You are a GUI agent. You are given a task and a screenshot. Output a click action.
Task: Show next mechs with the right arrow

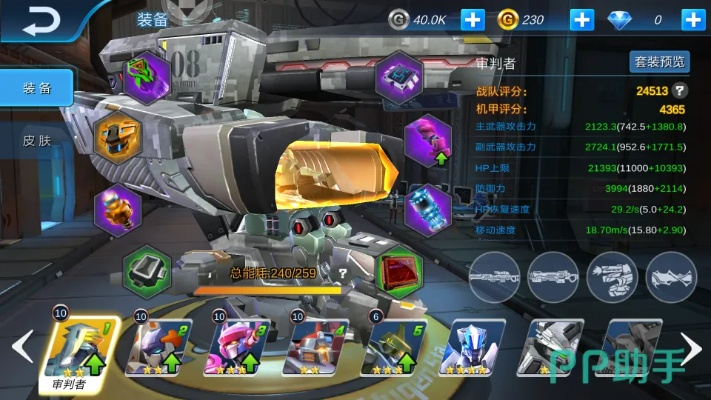click(x=696, y=346)
